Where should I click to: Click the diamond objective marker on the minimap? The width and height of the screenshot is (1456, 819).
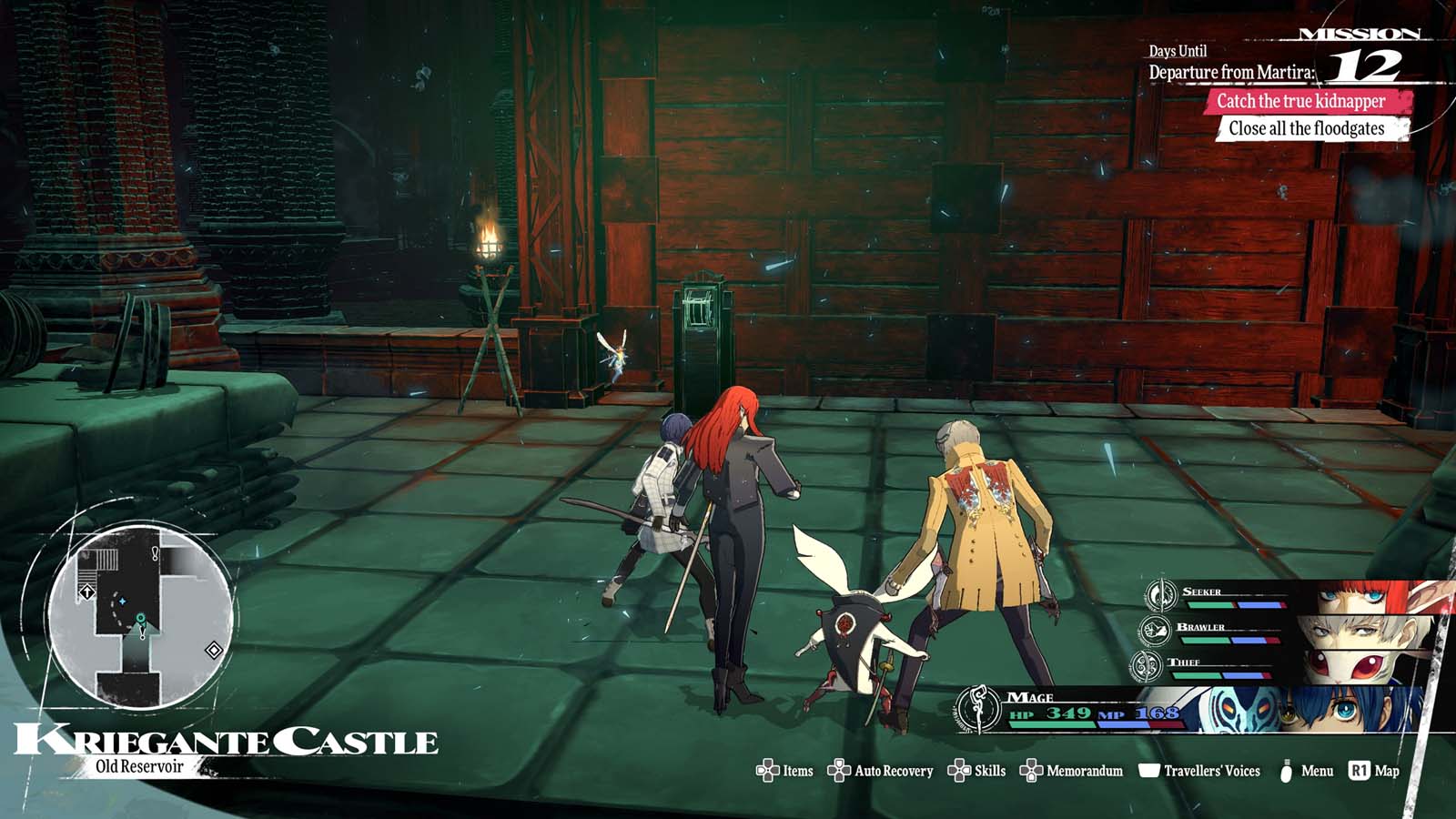[x=213, y=650]
